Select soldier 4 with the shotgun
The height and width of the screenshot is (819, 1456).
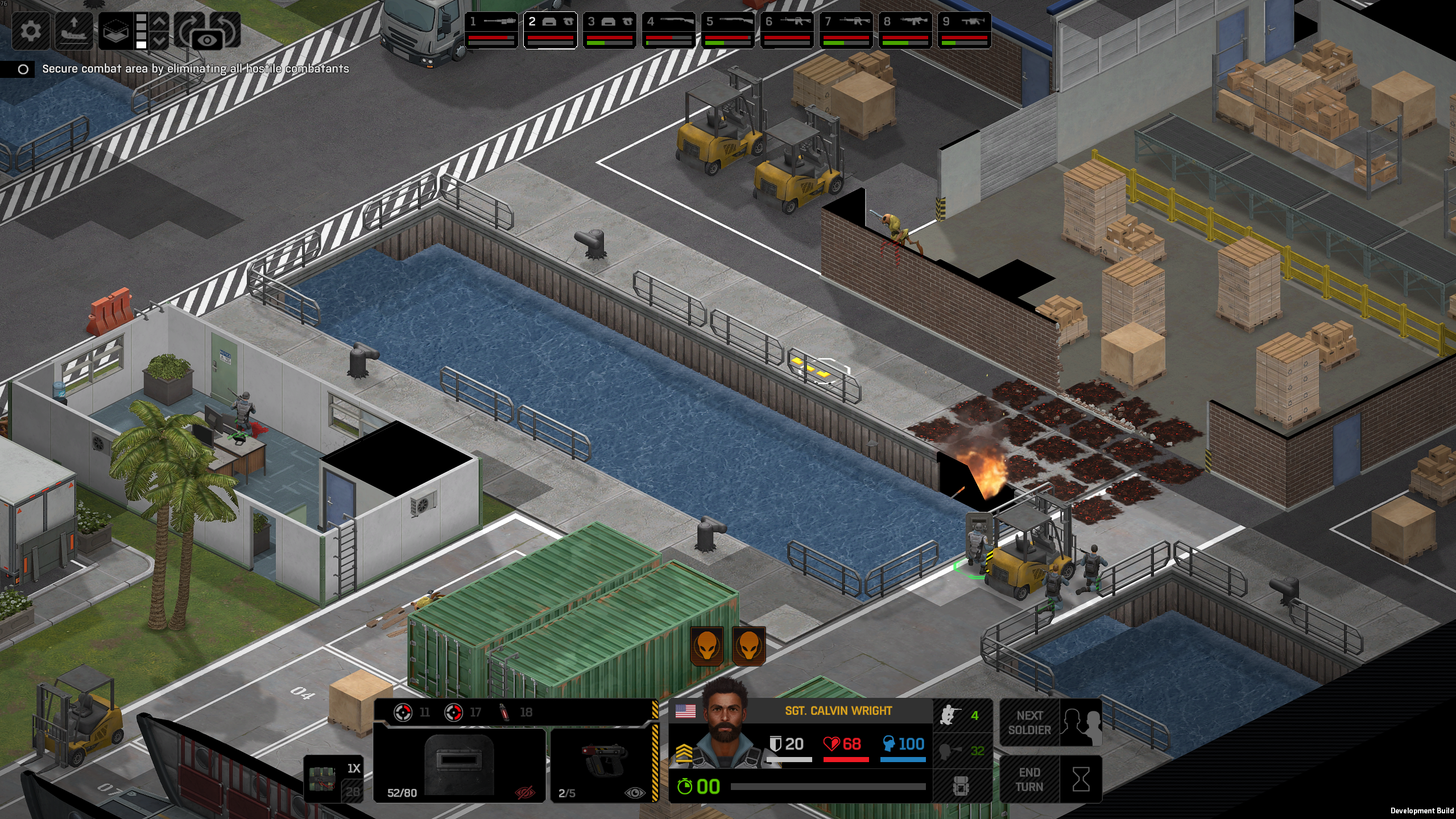click(669, 30)
